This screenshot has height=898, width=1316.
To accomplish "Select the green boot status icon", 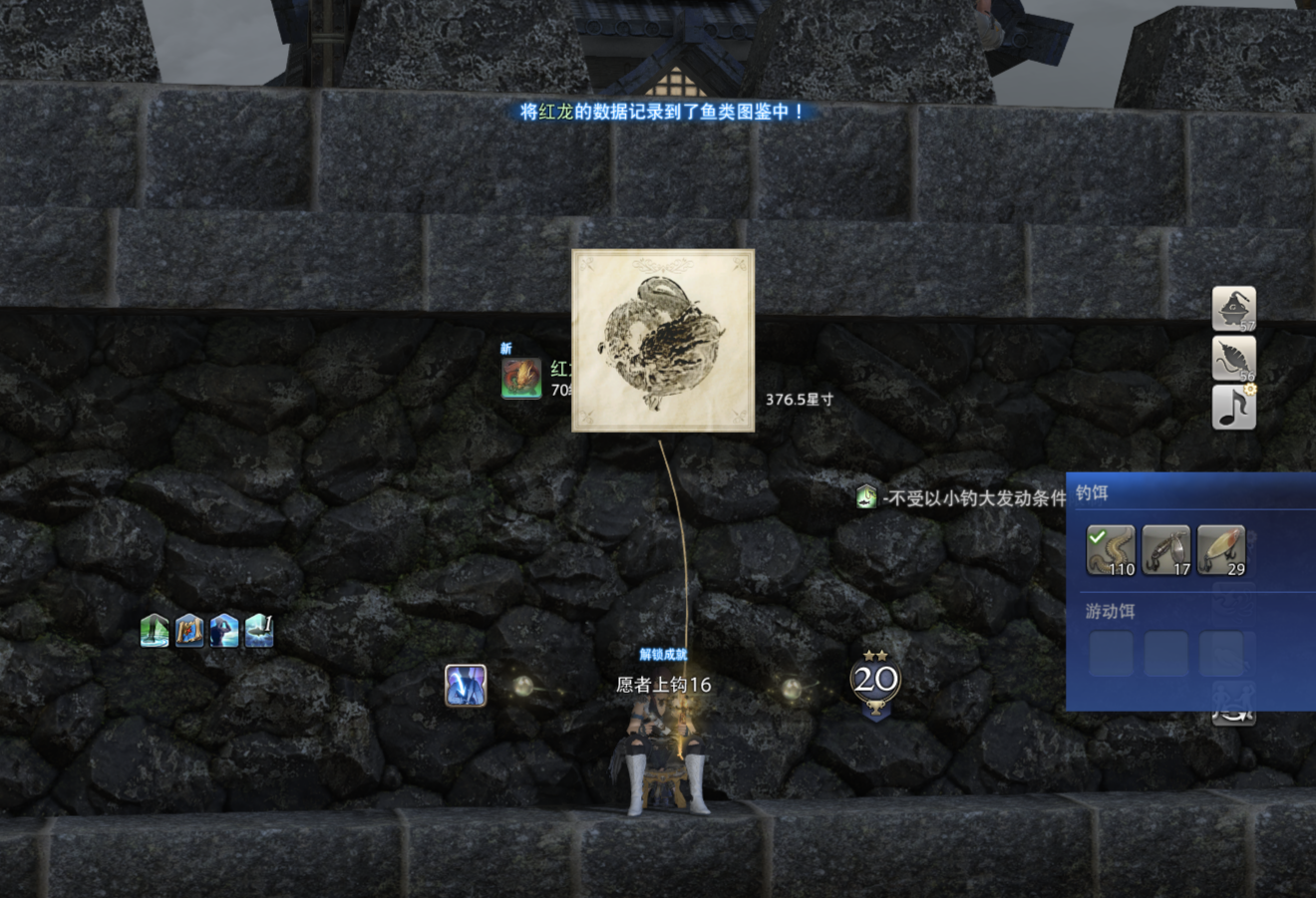I will tap(155, 631).
